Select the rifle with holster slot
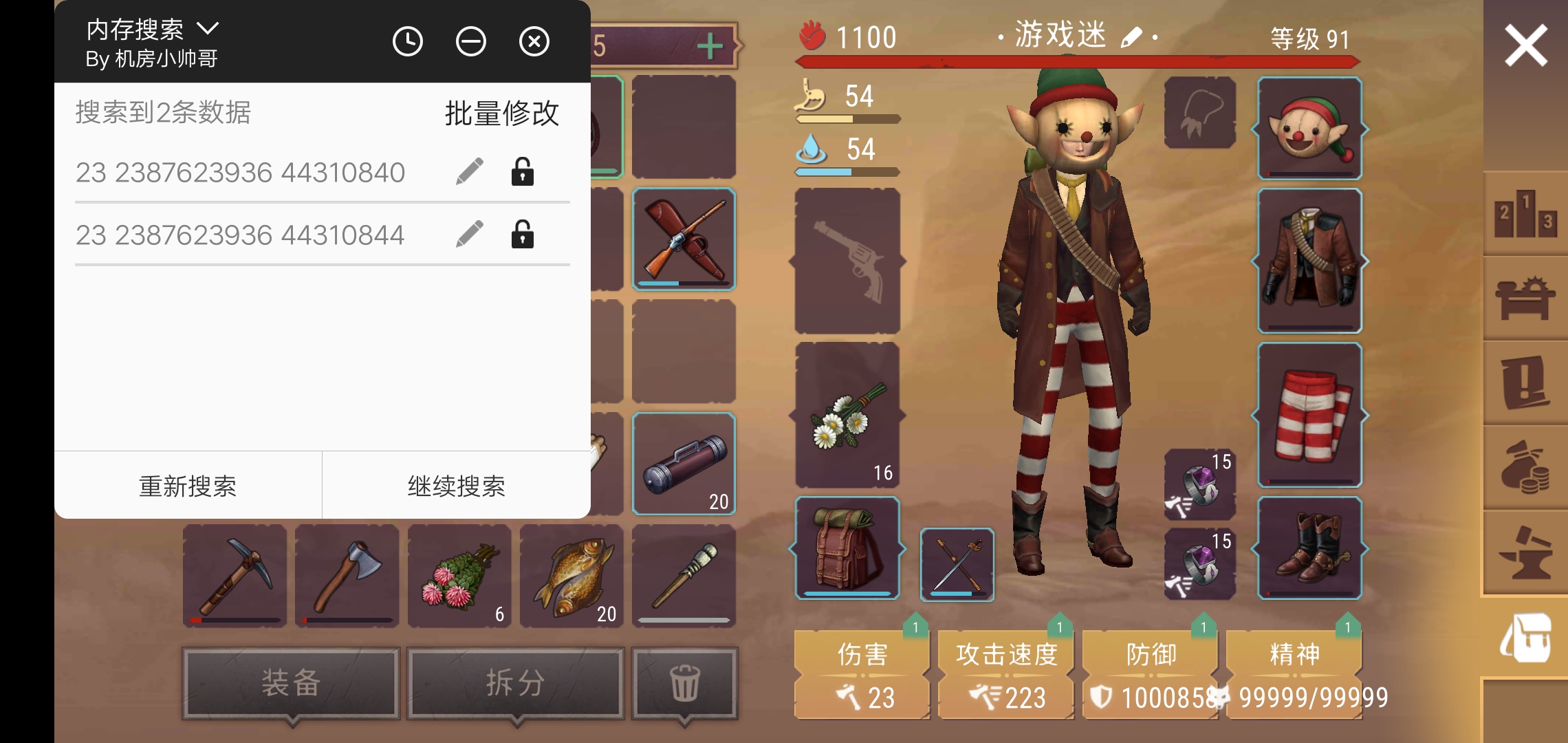The image size is (1568, 743). 684,238
